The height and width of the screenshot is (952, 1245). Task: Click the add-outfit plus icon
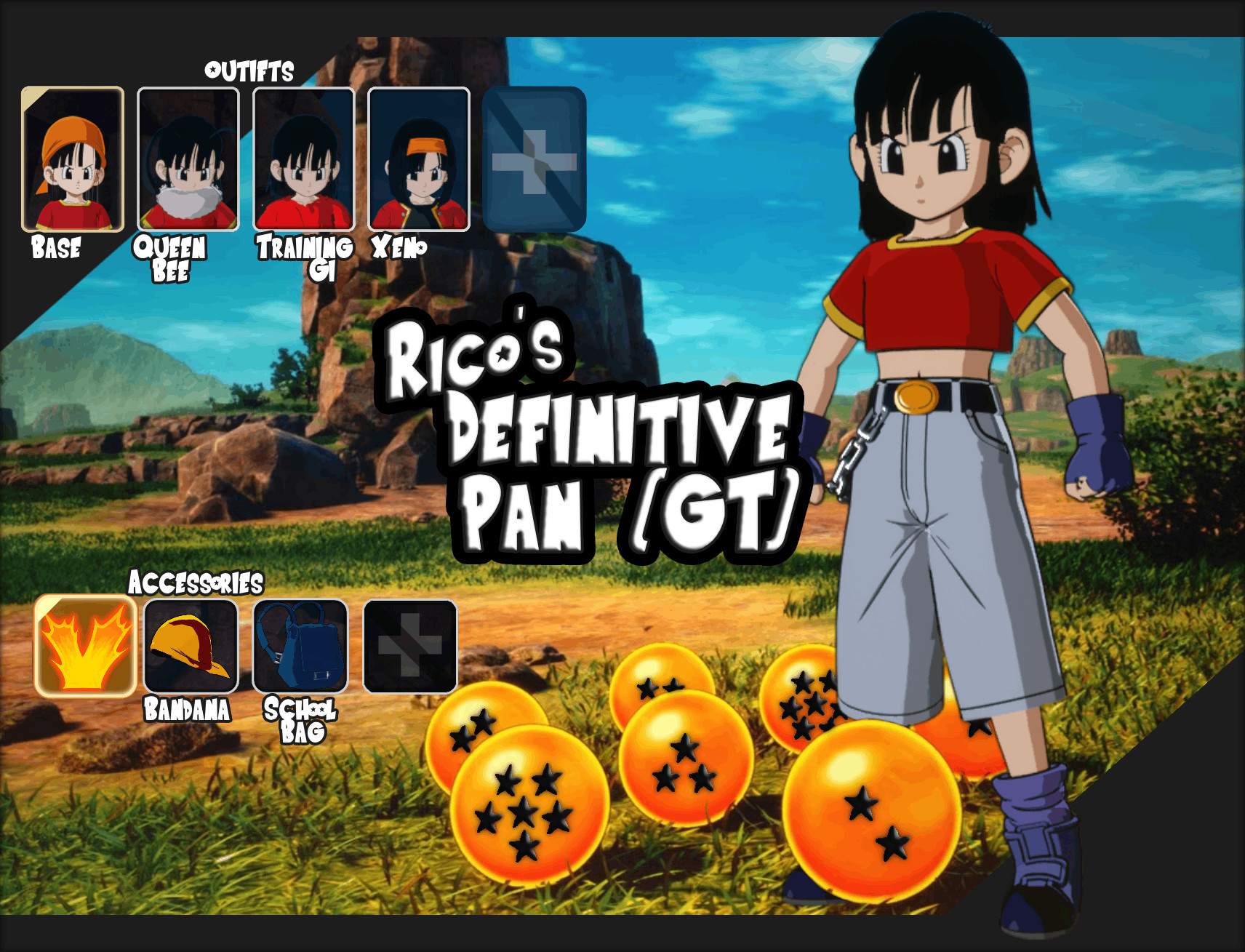(535, 155)
